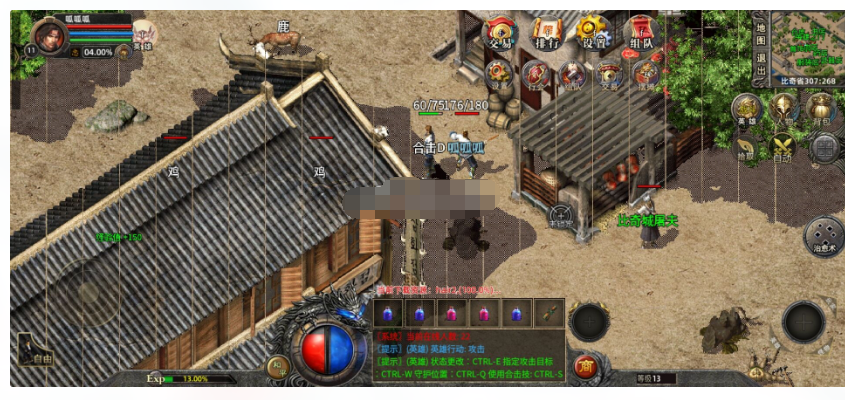The width and height of the screenshot is (845, 400).
Task: Open the 设置 (Settings) gear menu
Action: [594, 33]
